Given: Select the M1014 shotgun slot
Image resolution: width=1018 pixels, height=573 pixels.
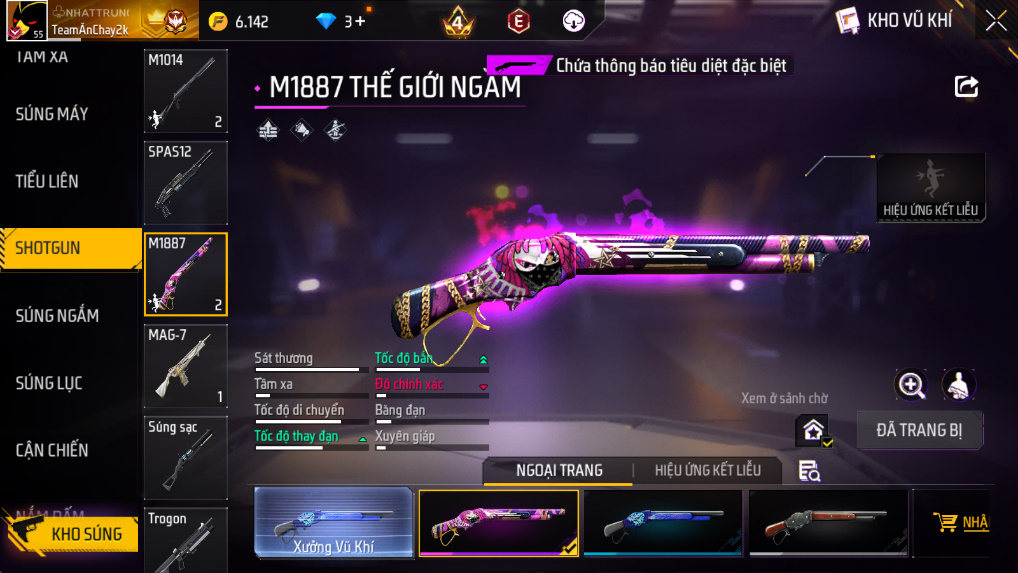Looking at the screenshot, I should pos(186,91).
